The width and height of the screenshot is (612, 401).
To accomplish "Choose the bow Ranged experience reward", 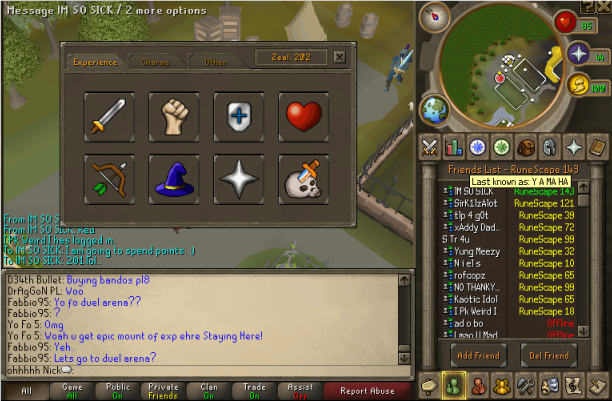I will tap(109, 179).
